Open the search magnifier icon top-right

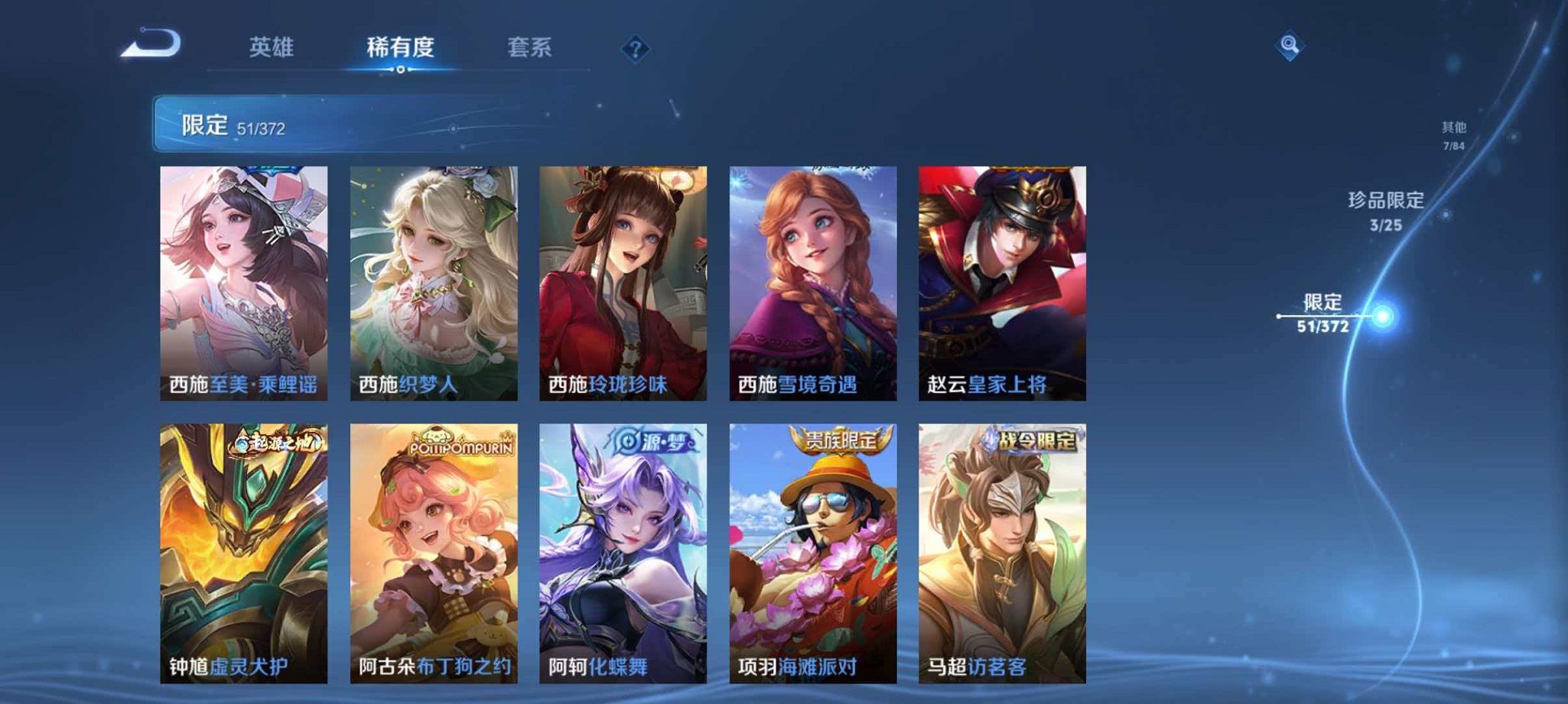click(x=1291, y=46)
